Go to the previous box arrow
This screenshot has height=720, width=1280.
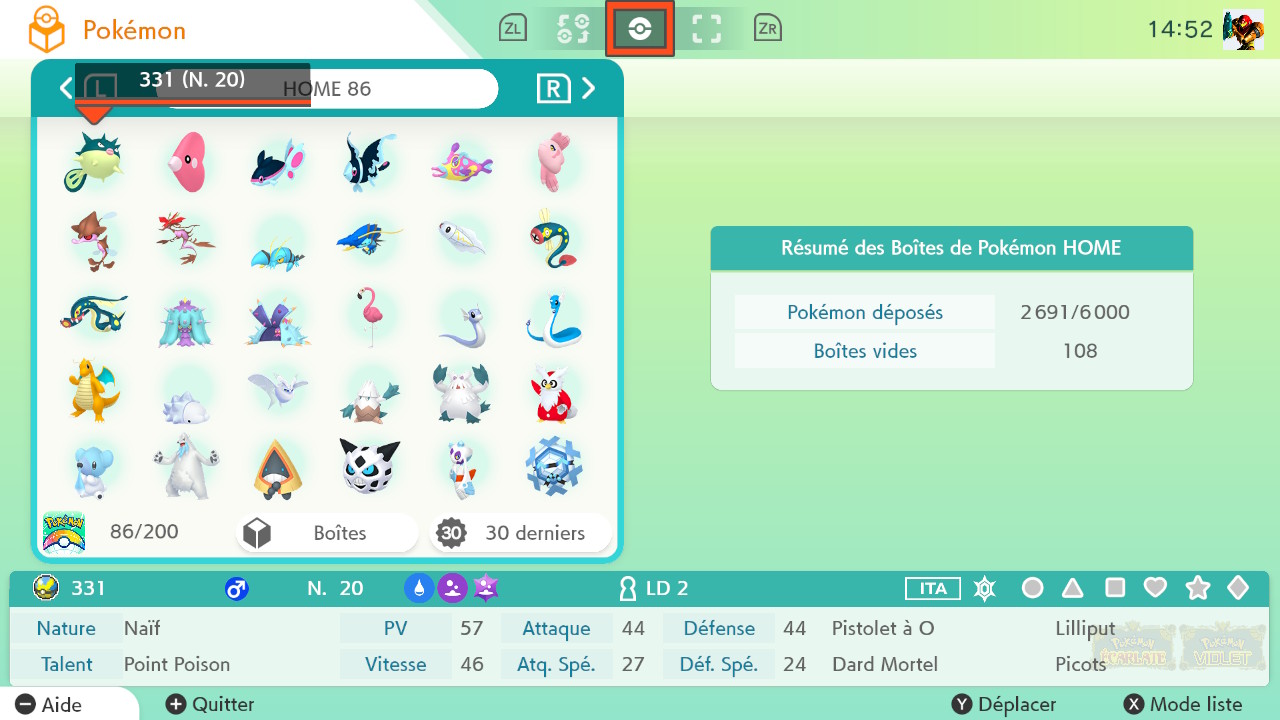(66, 88)
